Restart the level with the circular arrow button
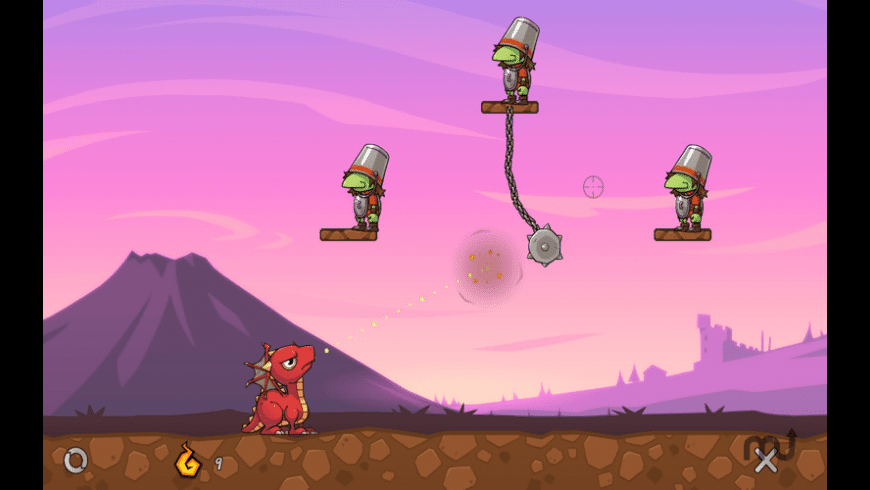This screenshot has width=870, height=490. click(x=76, y=460)
